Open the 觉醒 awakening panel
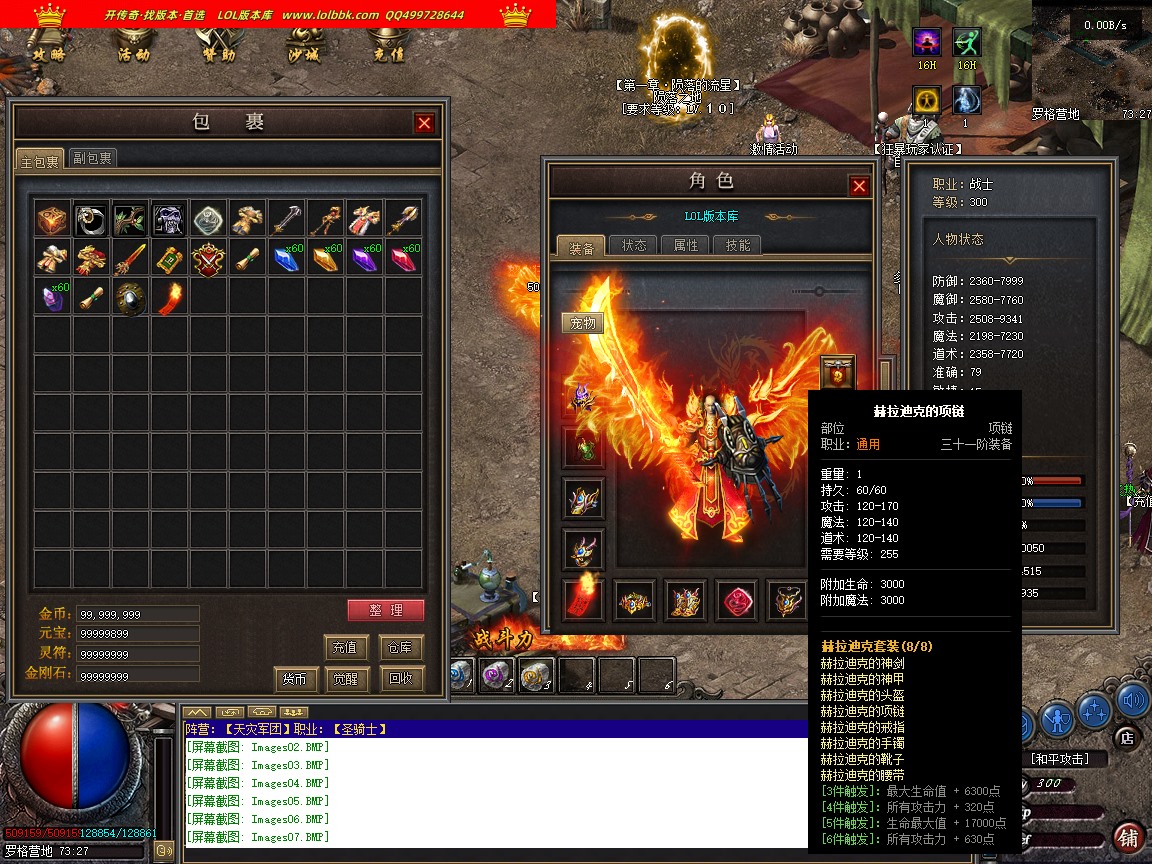Screen dimensions: 1152x864 click(x=346, y=678)
